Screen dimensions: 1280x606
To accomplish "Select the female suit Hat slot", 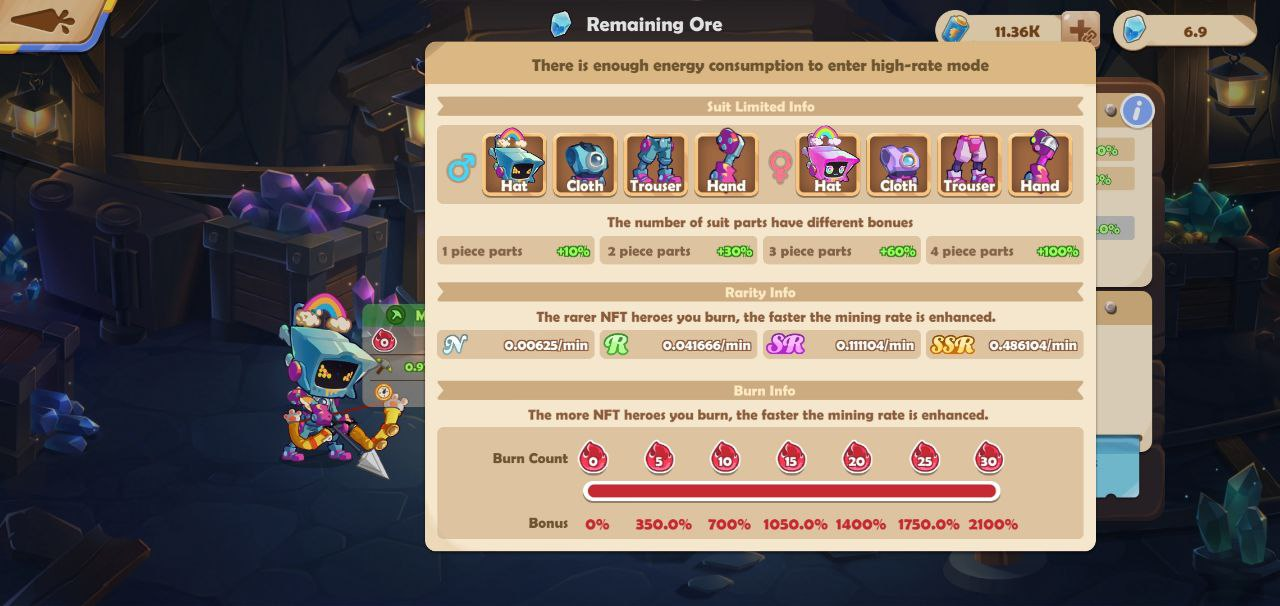I will [828, 164].
